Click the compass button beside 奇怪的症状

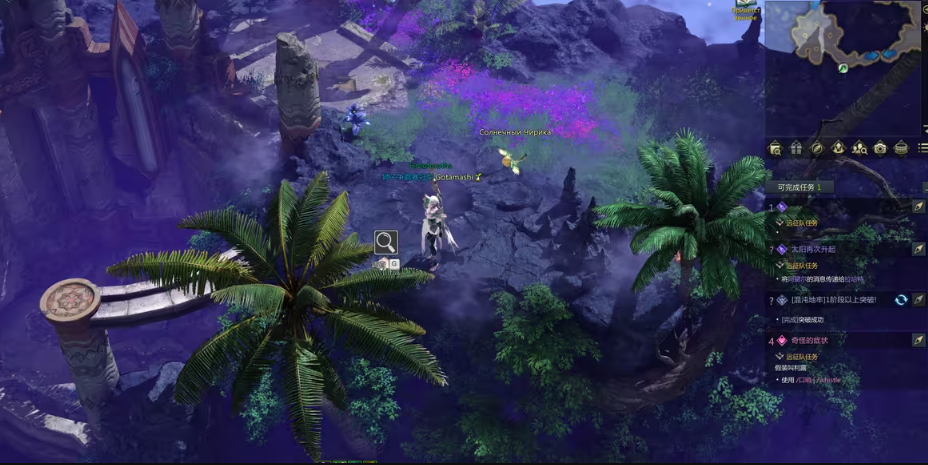tap(919, 340)
